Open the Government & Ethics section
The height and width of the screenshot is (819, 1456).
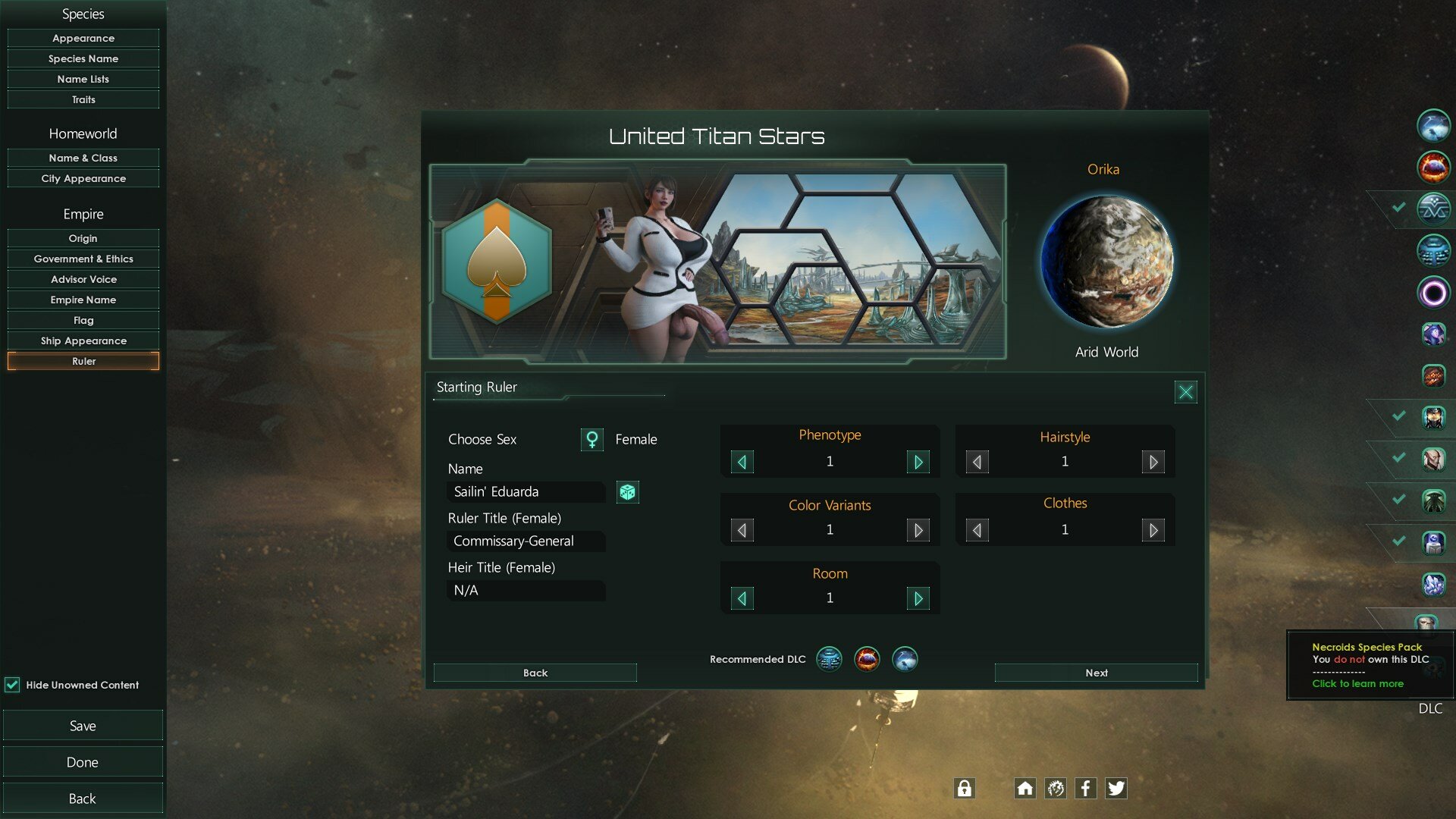tap(83, 259)
